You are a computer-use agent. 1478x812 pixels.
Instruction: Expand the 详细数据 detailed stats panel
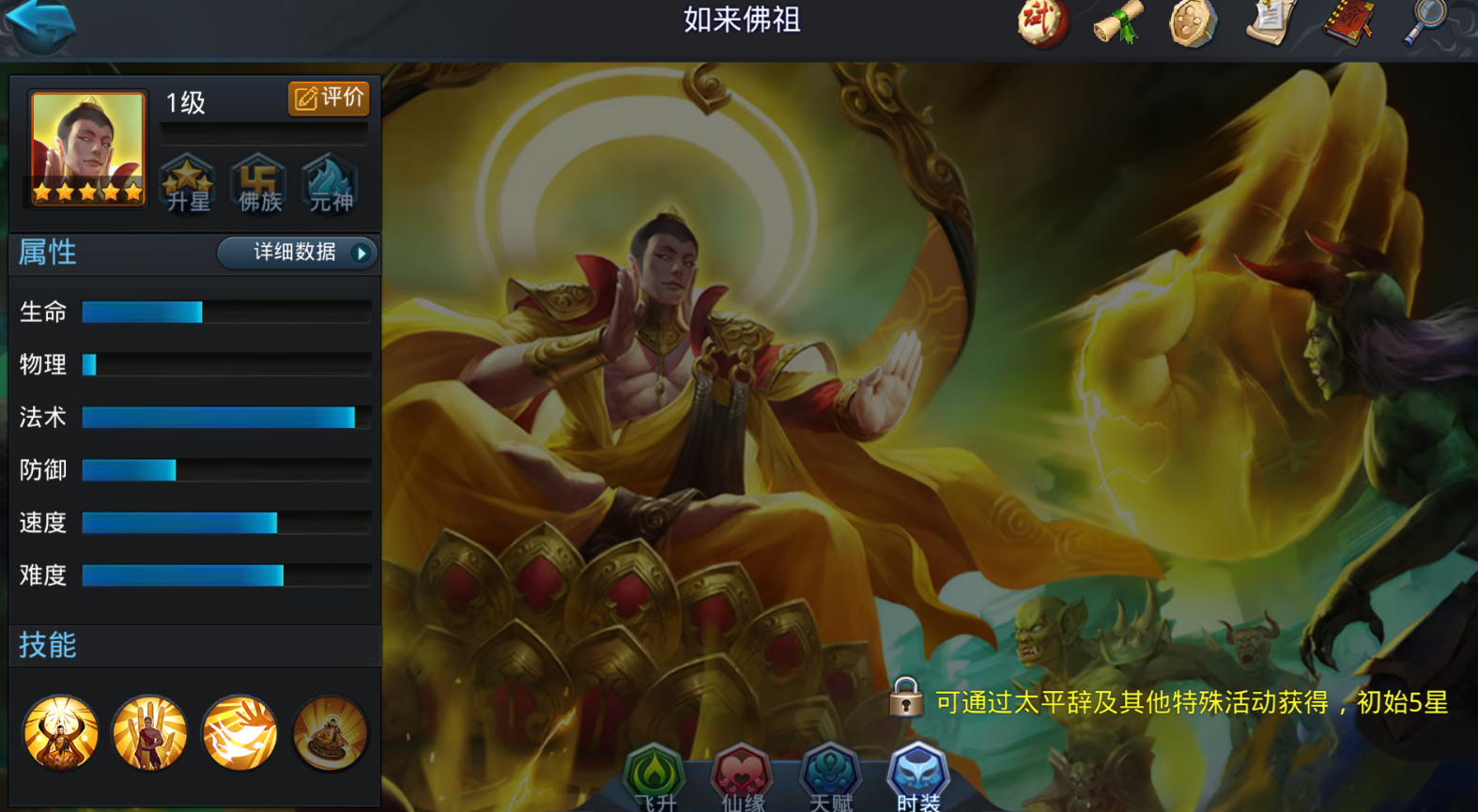point(297,253)
